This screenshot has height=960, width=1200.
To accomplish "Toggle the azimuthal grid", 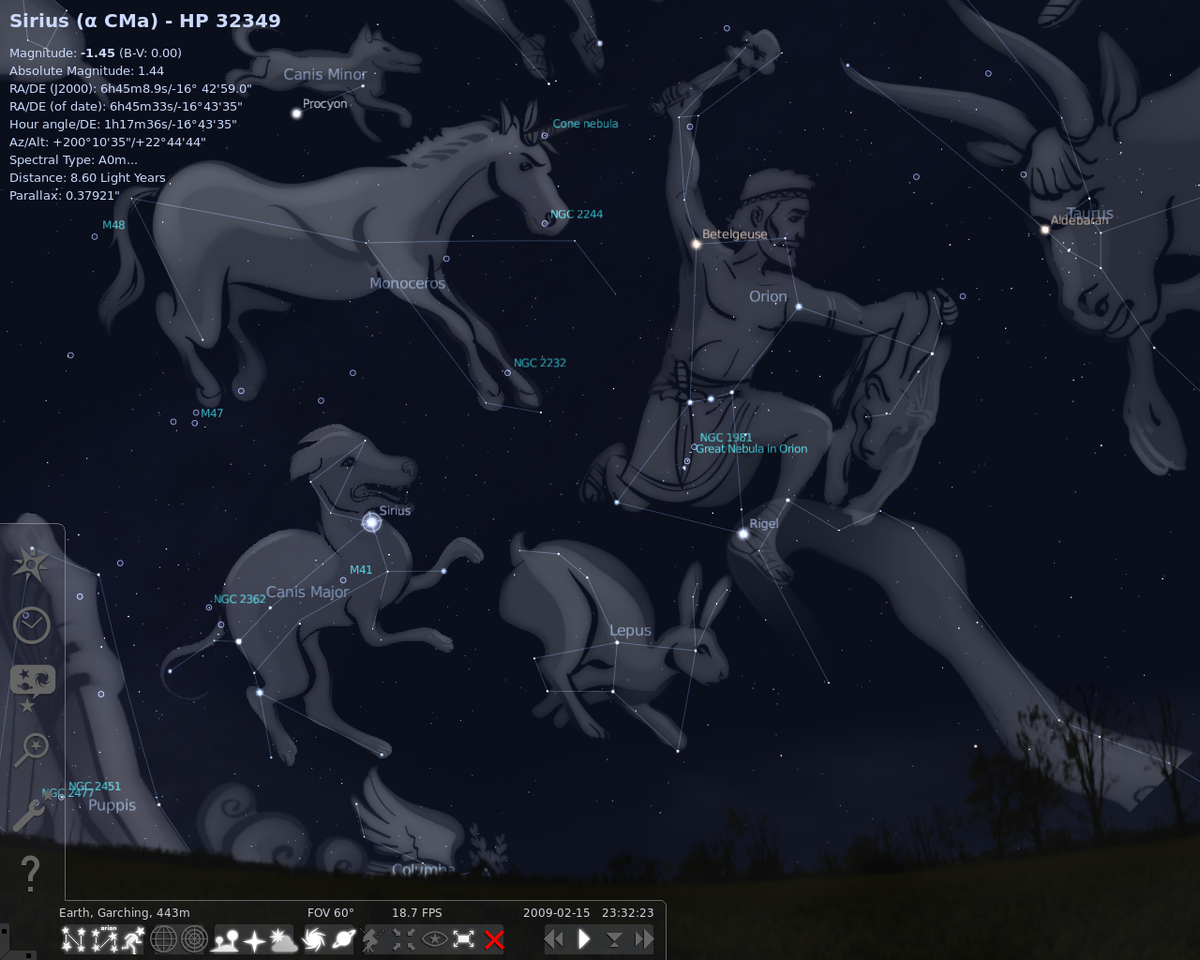I will point(194,939).
